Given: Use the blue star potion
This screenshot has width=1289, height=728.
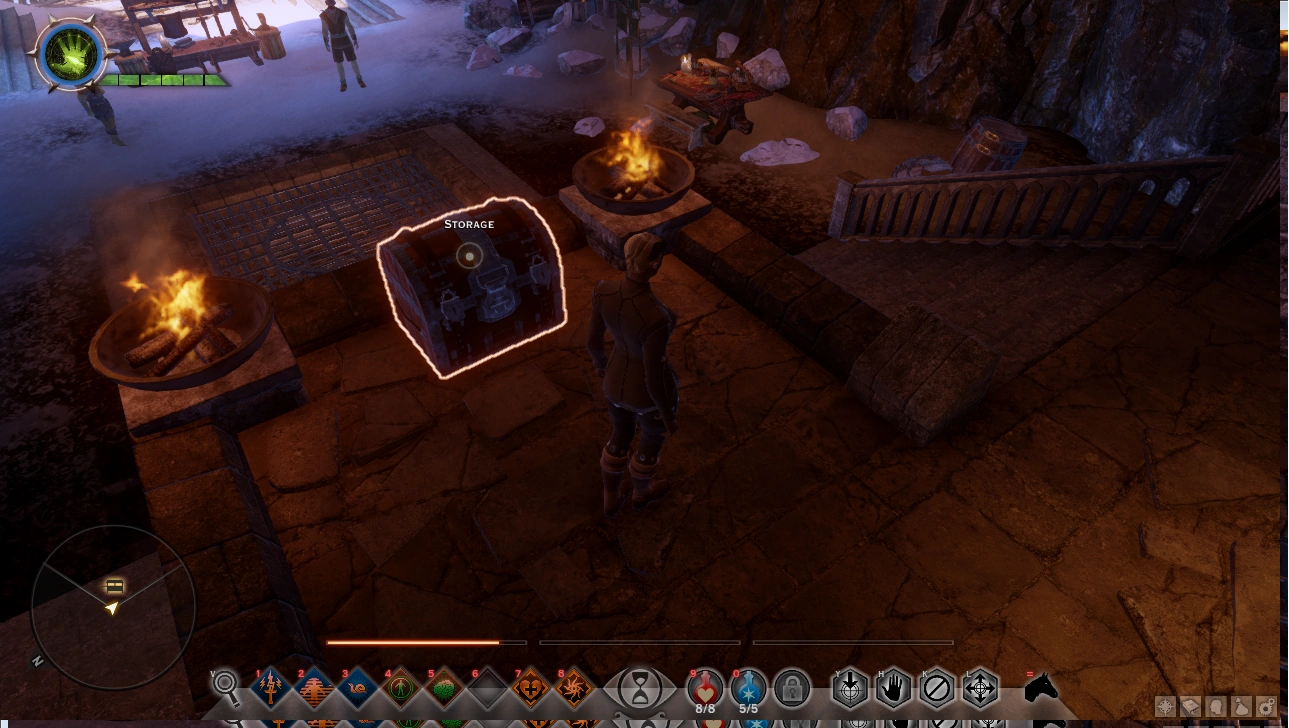Looking at the screenshot, I should pos(749,688).
